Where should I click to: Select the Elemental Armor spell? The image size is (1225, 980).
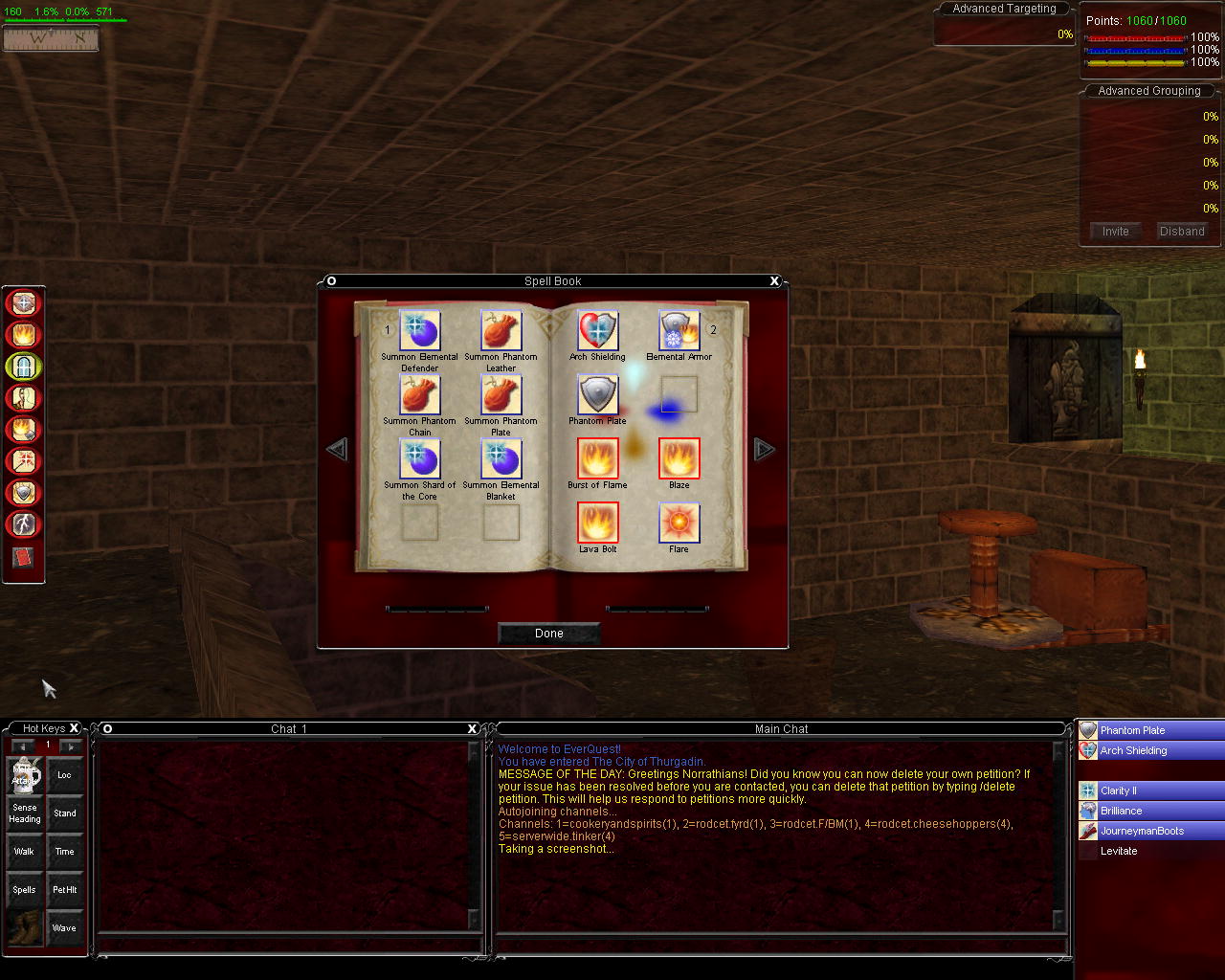click(x=679, y=331)
